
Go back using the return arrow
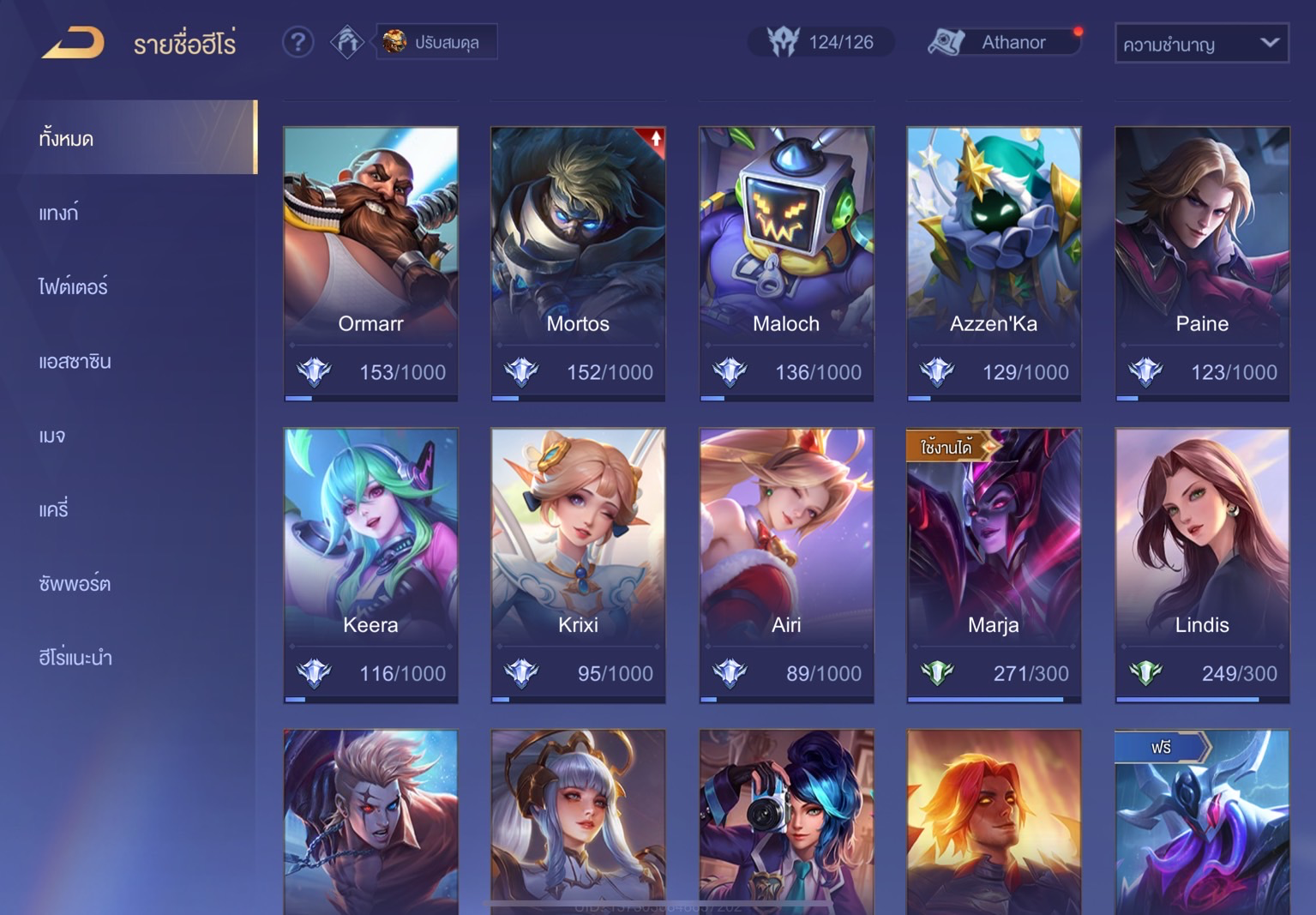tap(73, 43)
